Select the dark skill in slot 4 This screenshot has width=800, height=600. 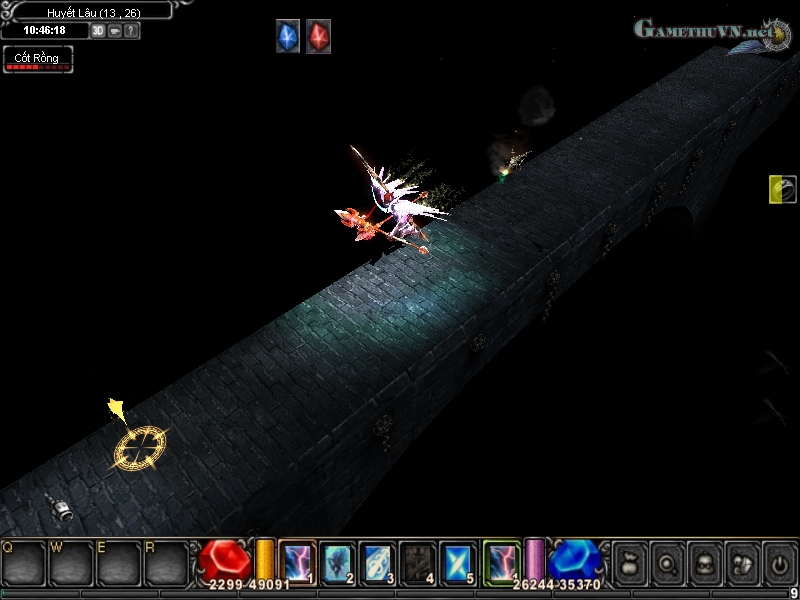(417, 561)
